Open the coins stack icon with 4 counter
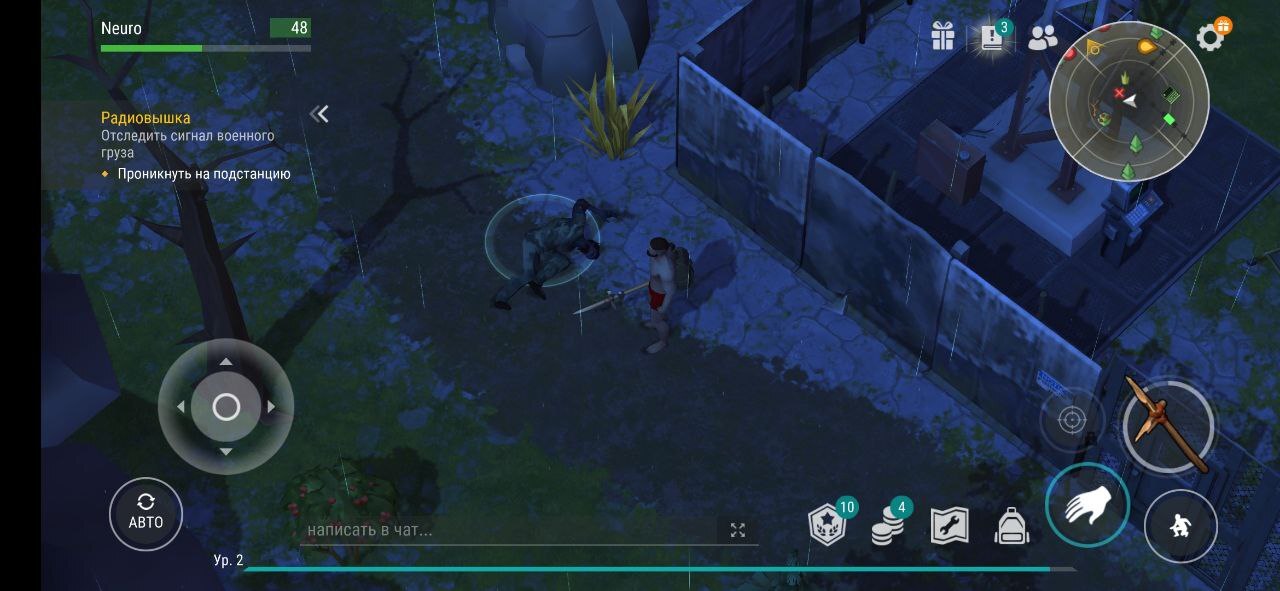 click(x=886, y=525)
